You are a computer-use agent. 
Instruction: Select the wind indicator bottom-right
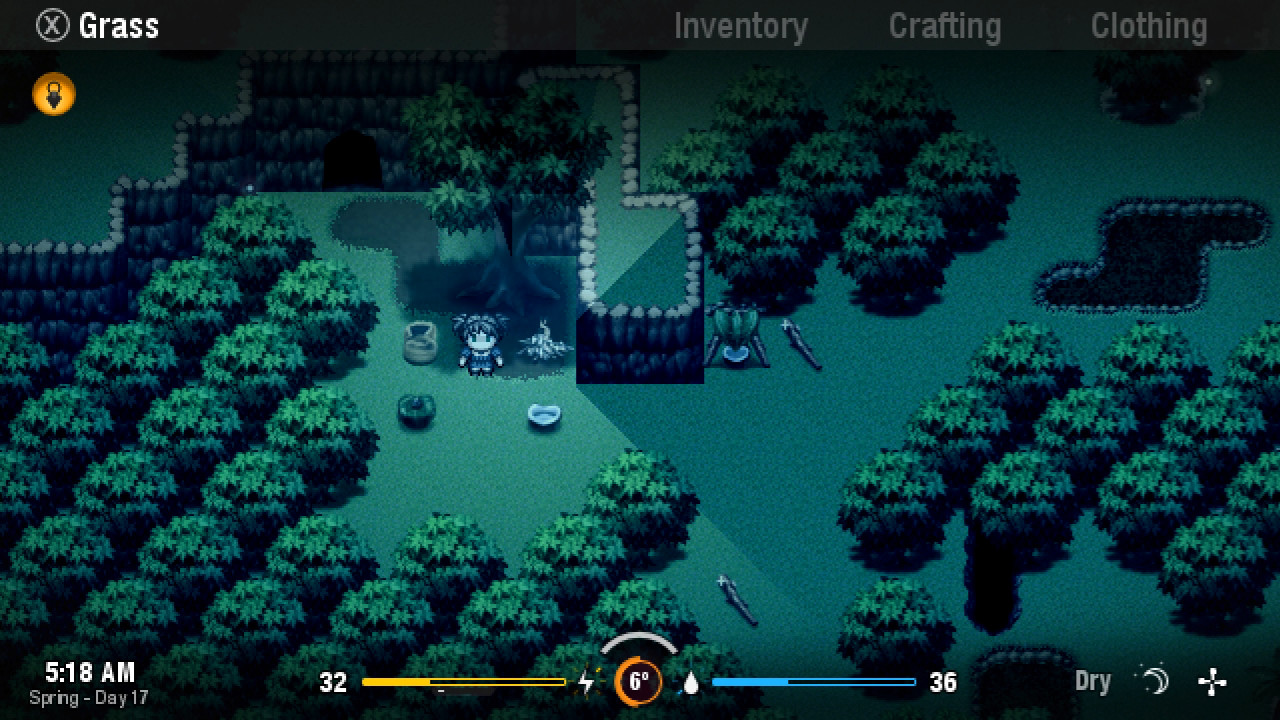1213,682
